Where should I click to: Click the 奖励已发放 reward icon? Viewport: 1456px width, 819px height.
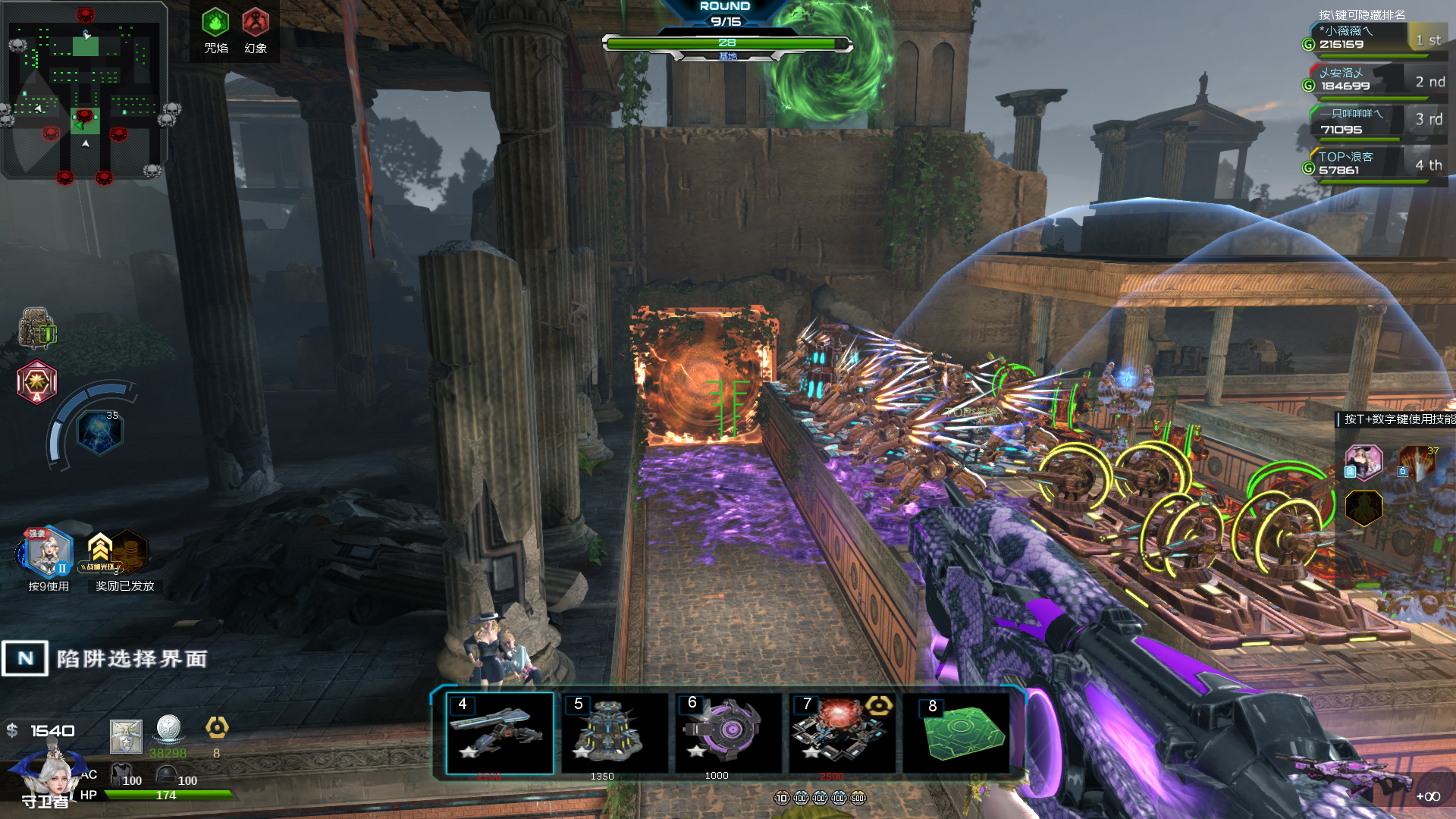(121, 553)
